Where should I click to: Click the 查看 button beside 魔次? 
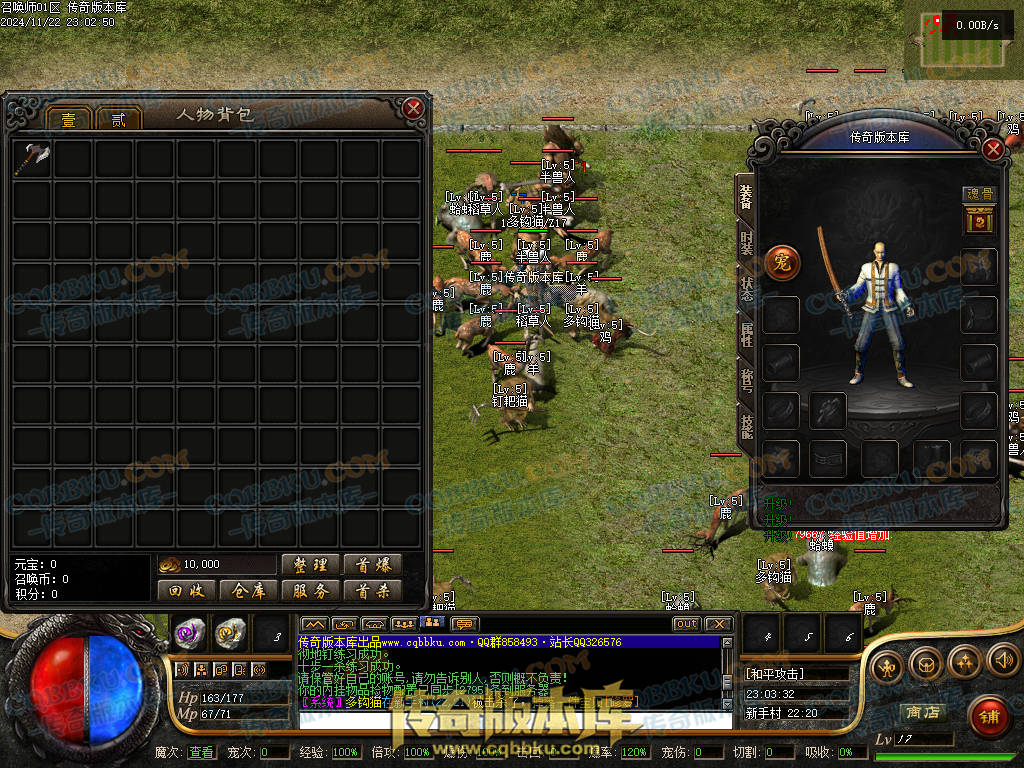[201, 752]
